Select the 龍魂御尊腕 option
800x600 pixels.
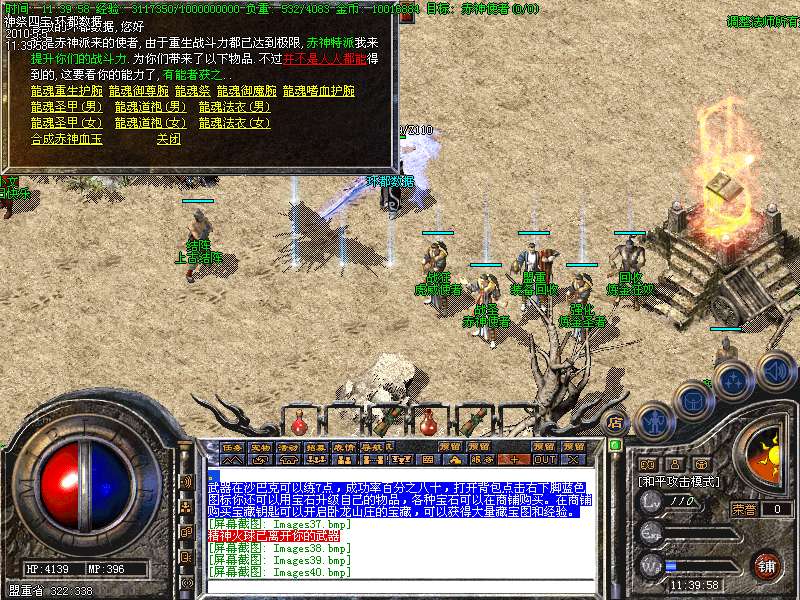coord(137,91)
